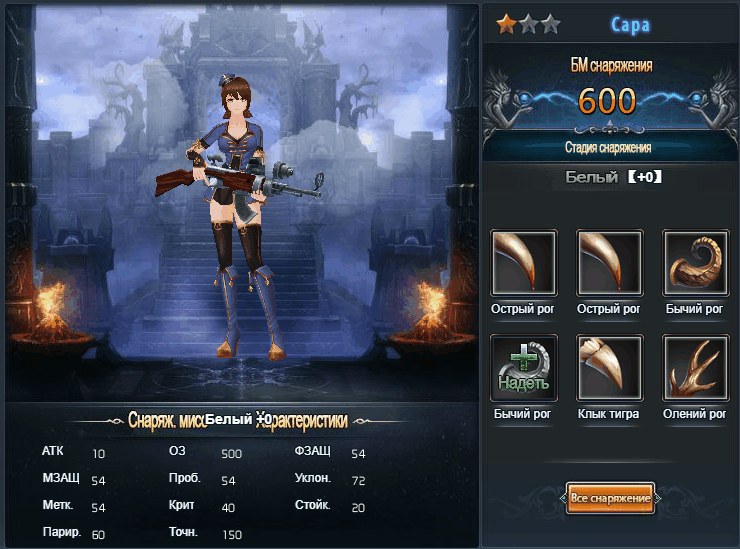This screenshot has width=740, height=549.
Task: Select the "Клык тигра" equipment slot
Action: coord(610,368)
